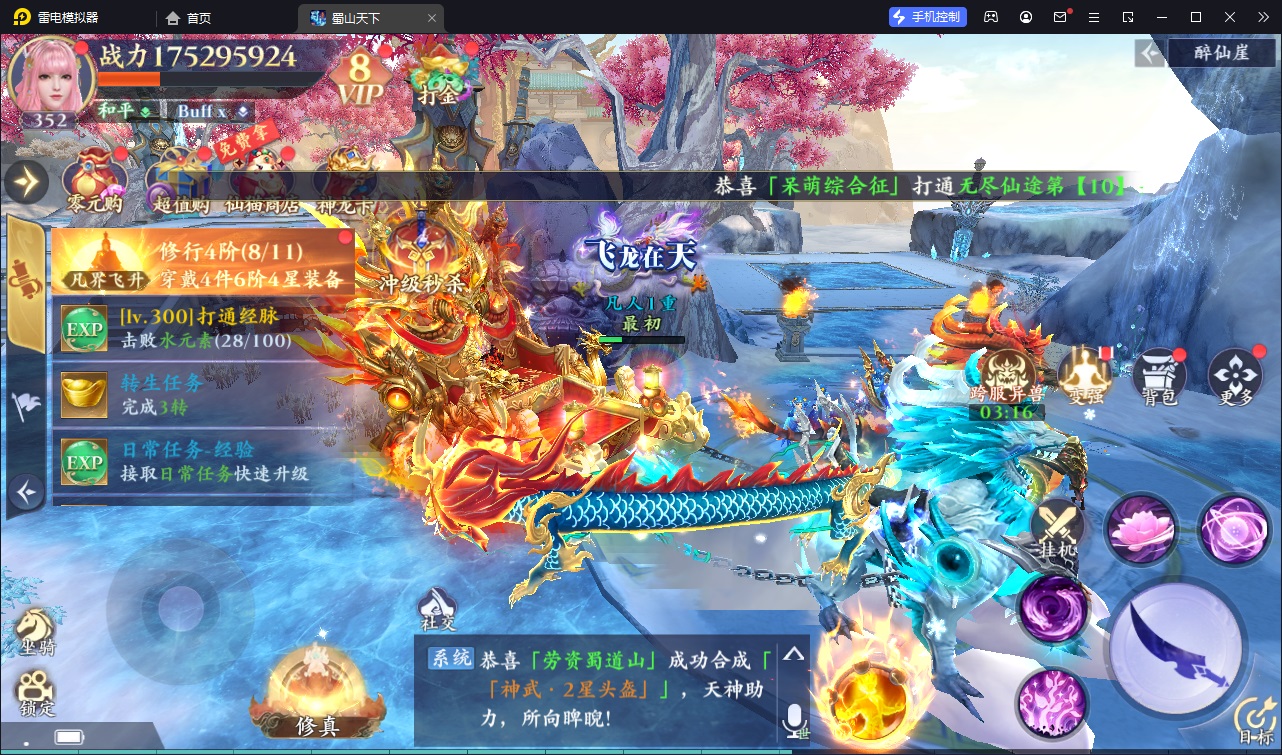Tap the main blade attack button

tap(1177, 645)
